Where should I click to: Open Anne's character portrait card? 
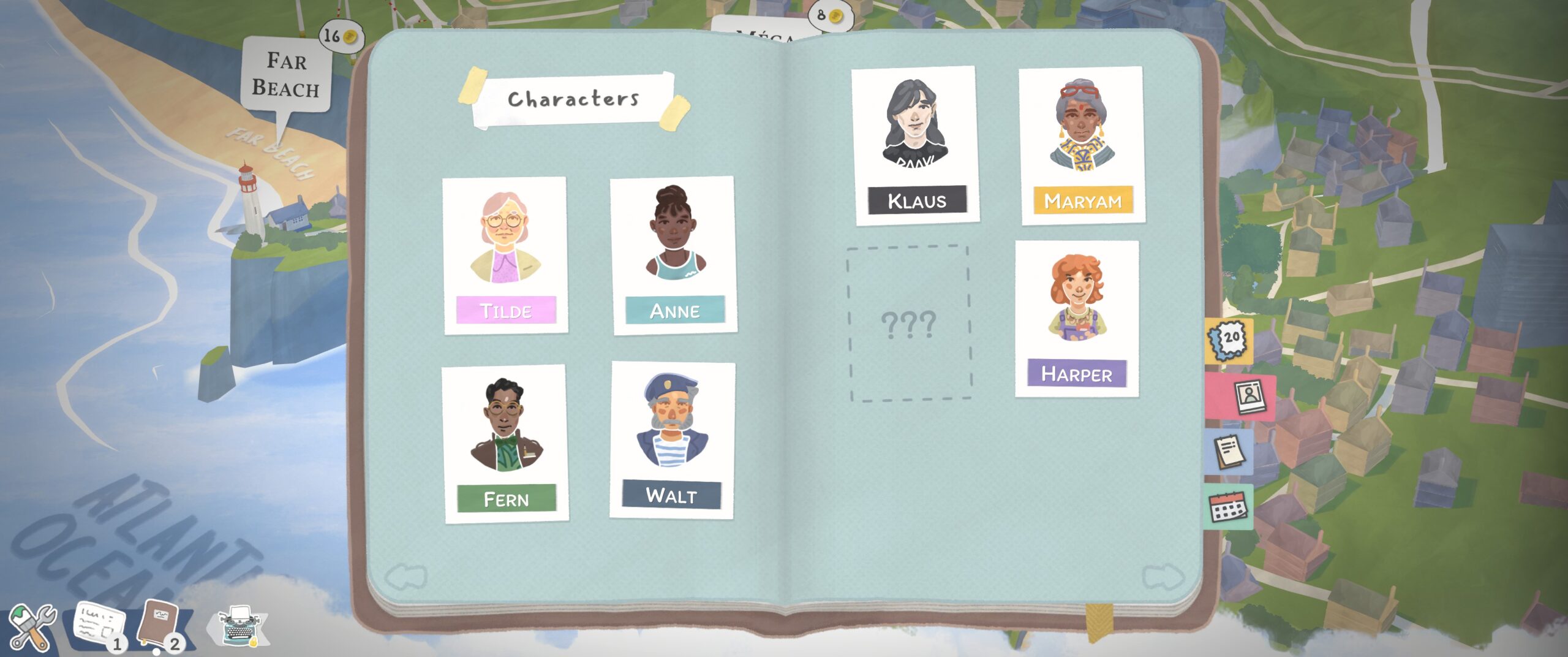[674, 255]
